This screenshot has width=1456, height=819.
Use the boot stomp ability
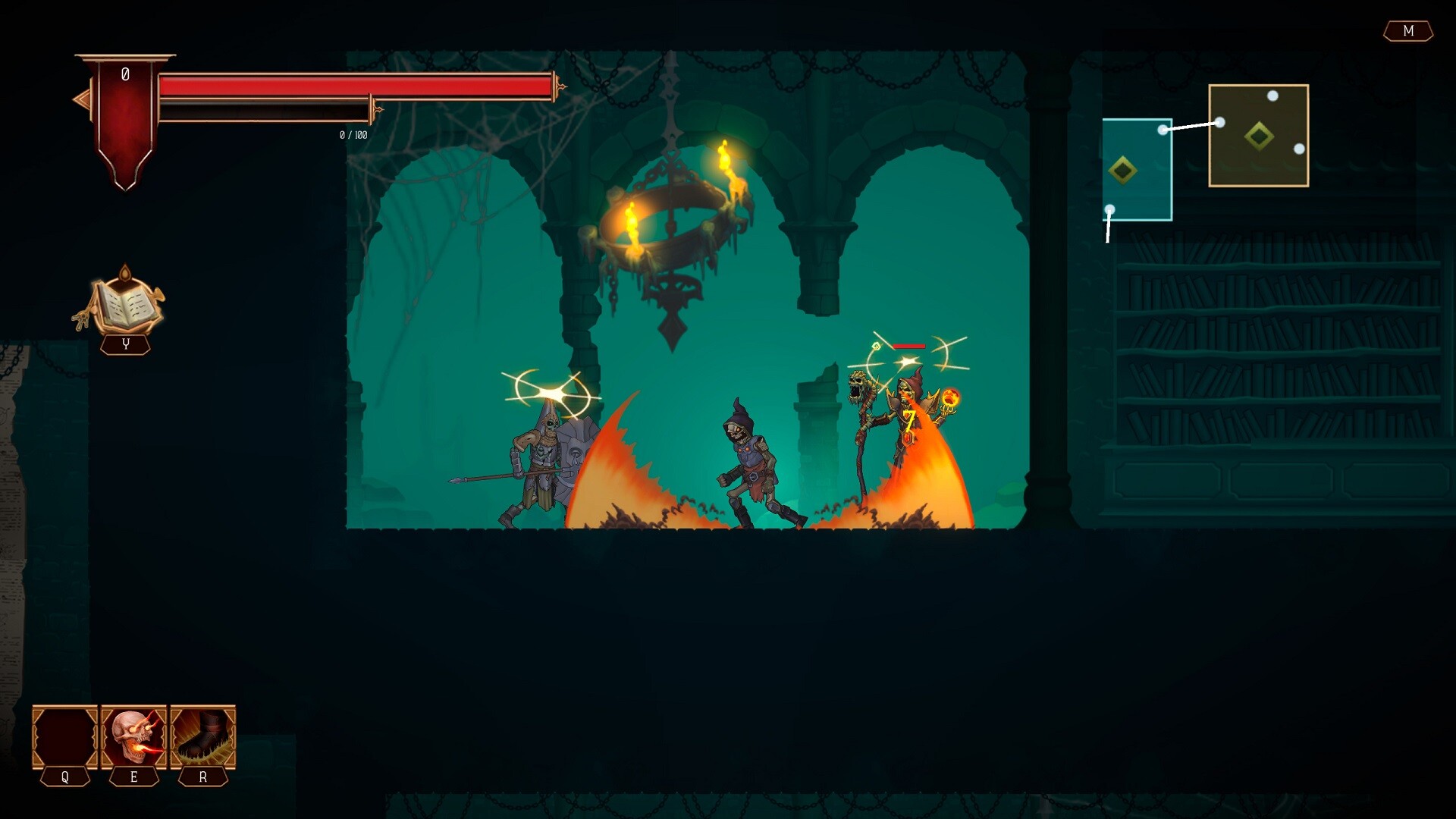coord(202,737)
